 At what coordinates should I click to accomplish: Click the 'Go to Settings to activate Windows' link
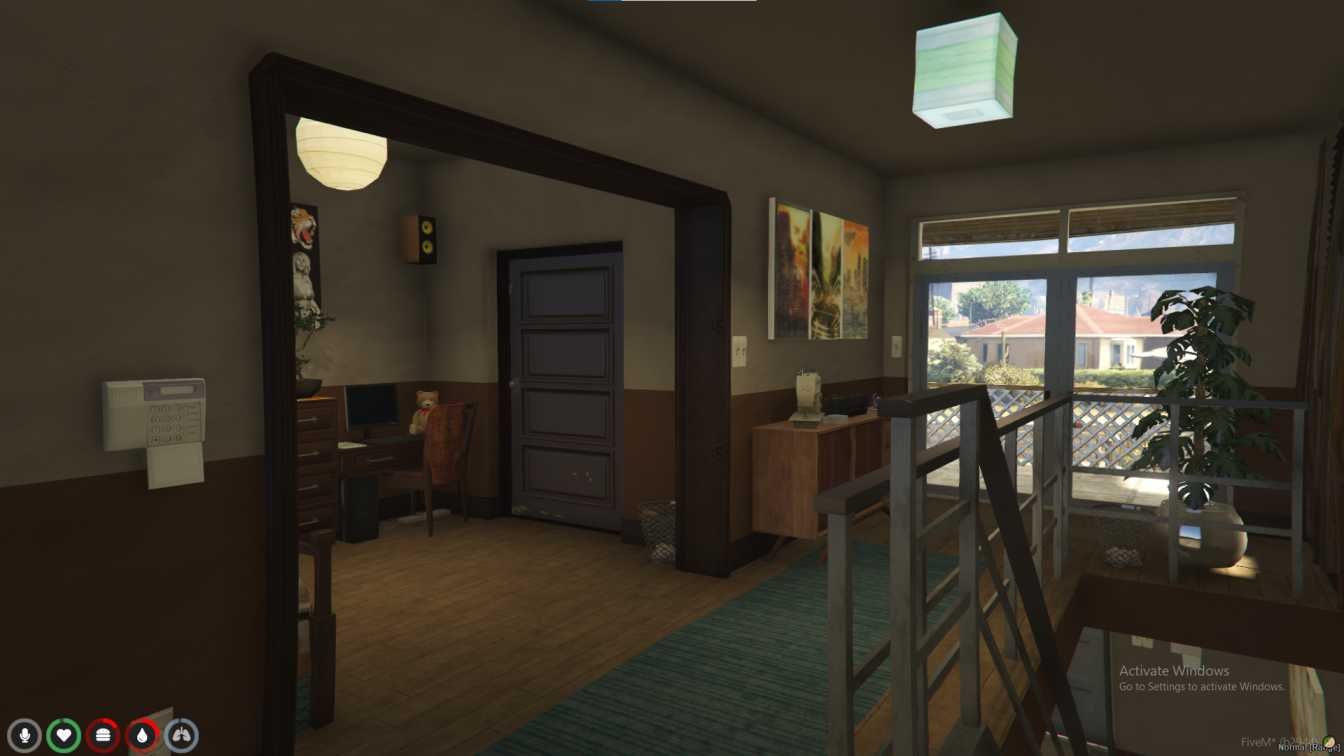tap(1201, 687)
